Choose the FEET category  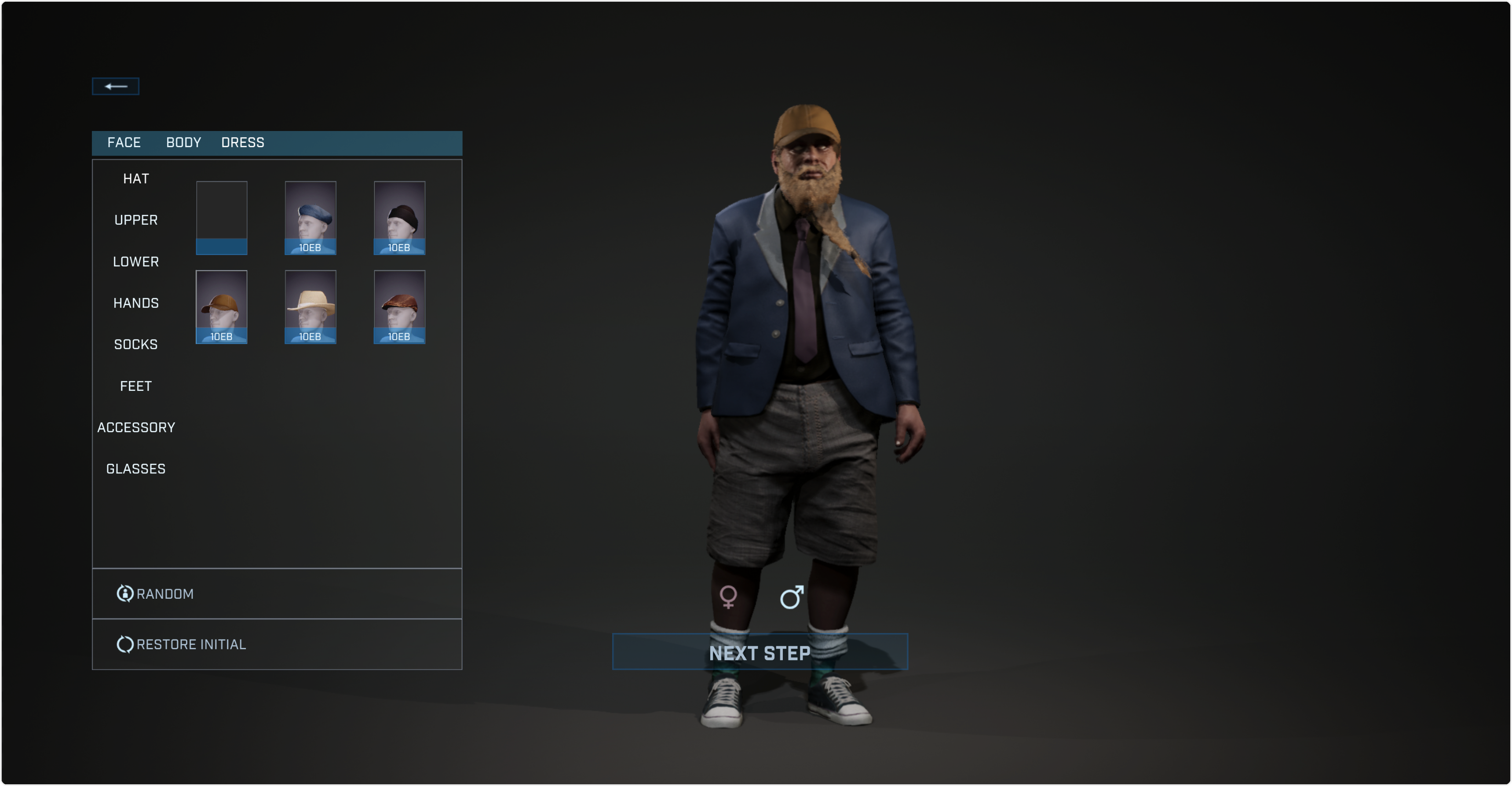pos(136,386)
